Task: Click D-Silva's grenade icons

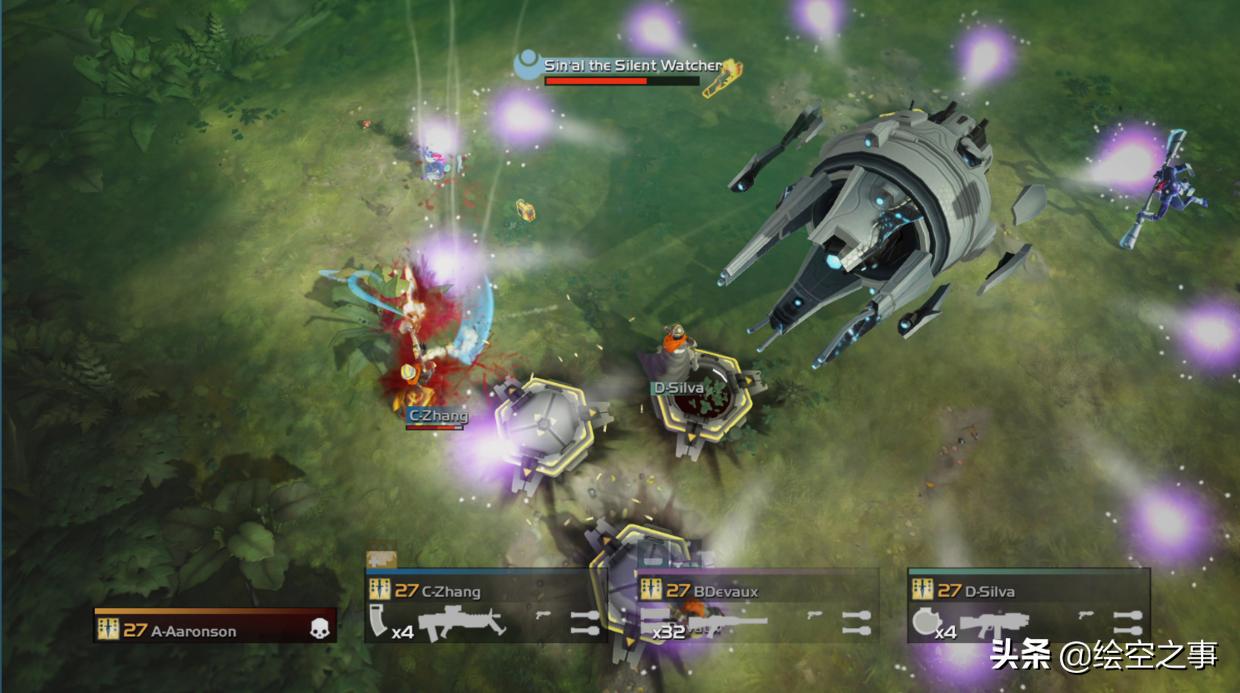Action: click(1128, 622)
